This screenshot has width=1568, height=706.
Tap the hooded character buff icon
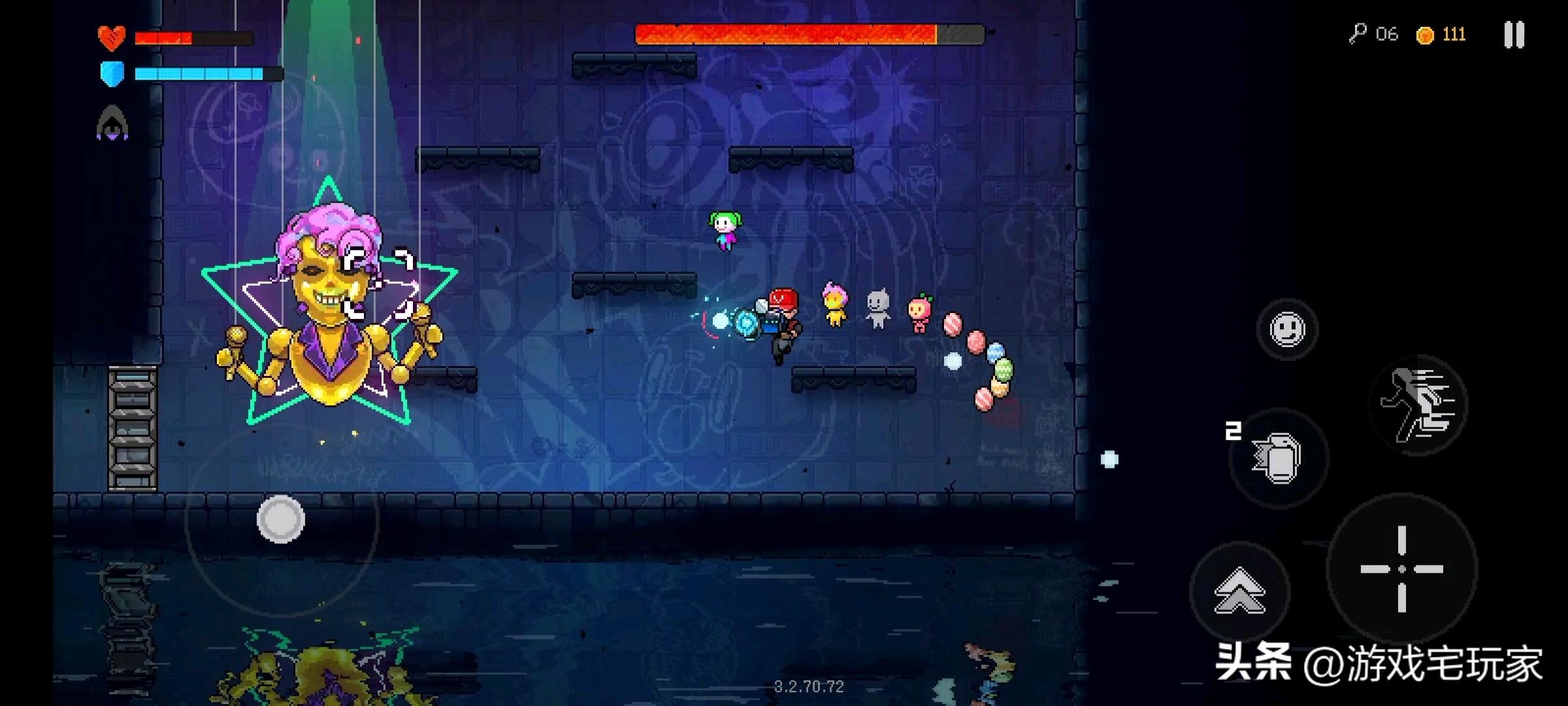coord(112,123)
